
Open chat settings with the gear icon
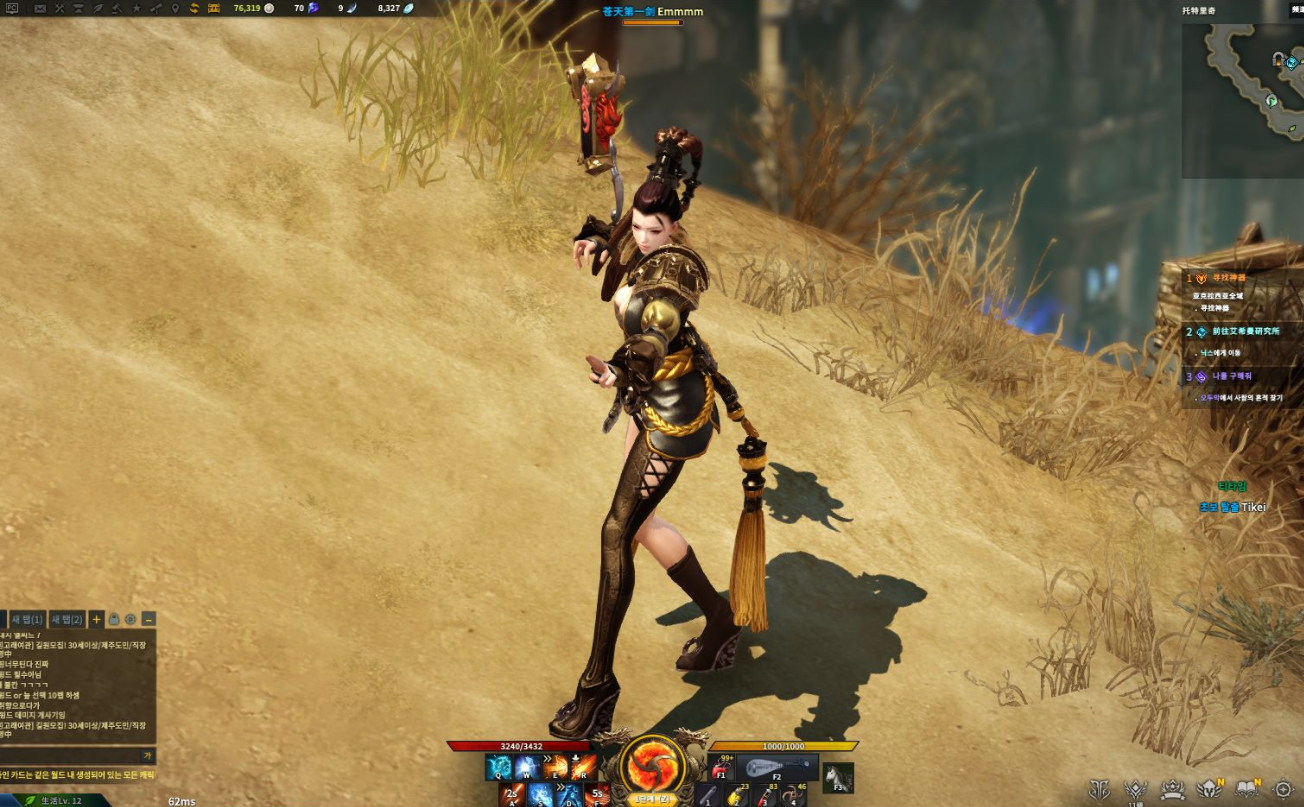click(131, 620)
